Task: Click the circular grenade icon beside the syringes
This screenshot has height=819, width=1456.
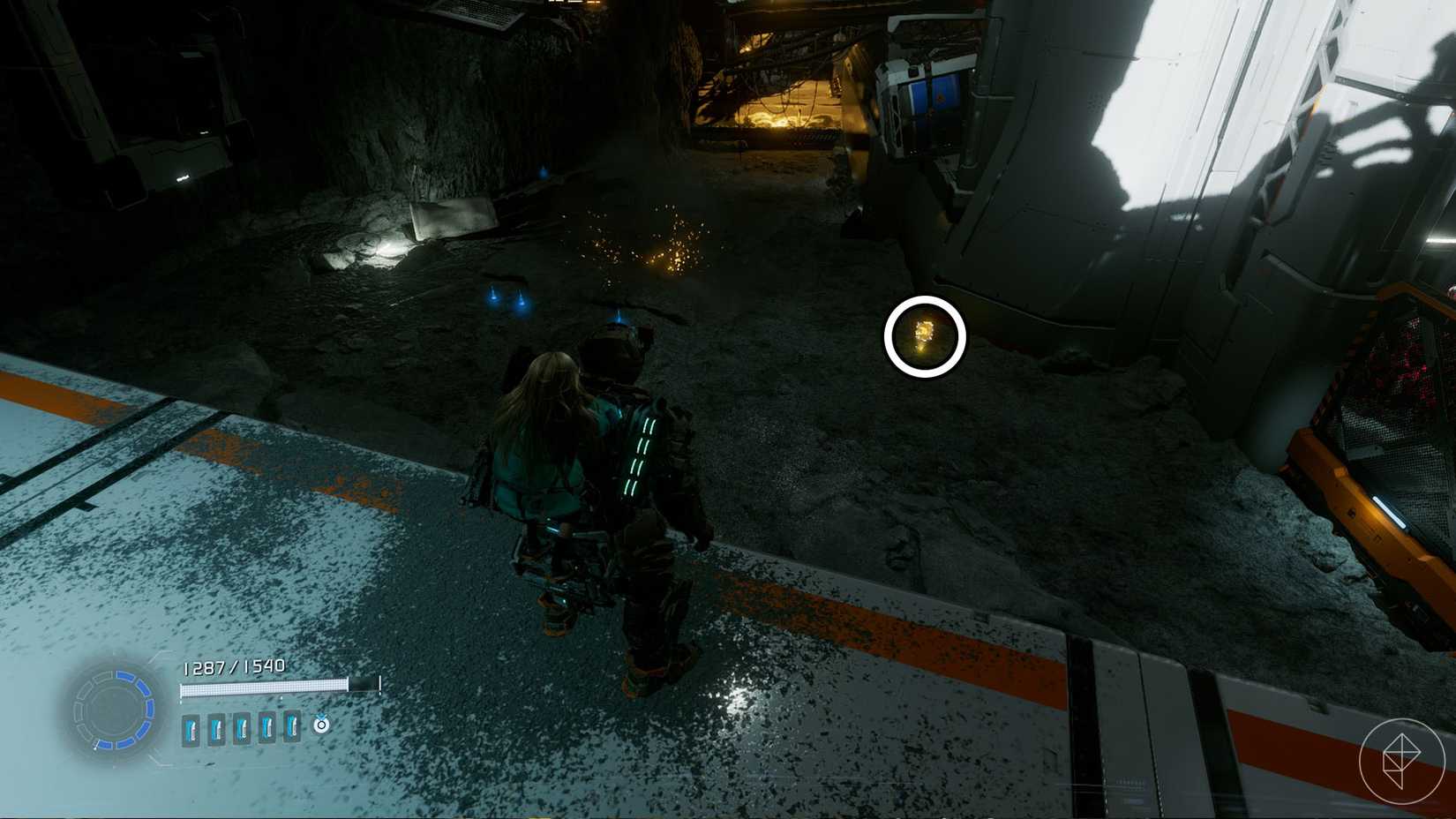Action: pos(322,725)
